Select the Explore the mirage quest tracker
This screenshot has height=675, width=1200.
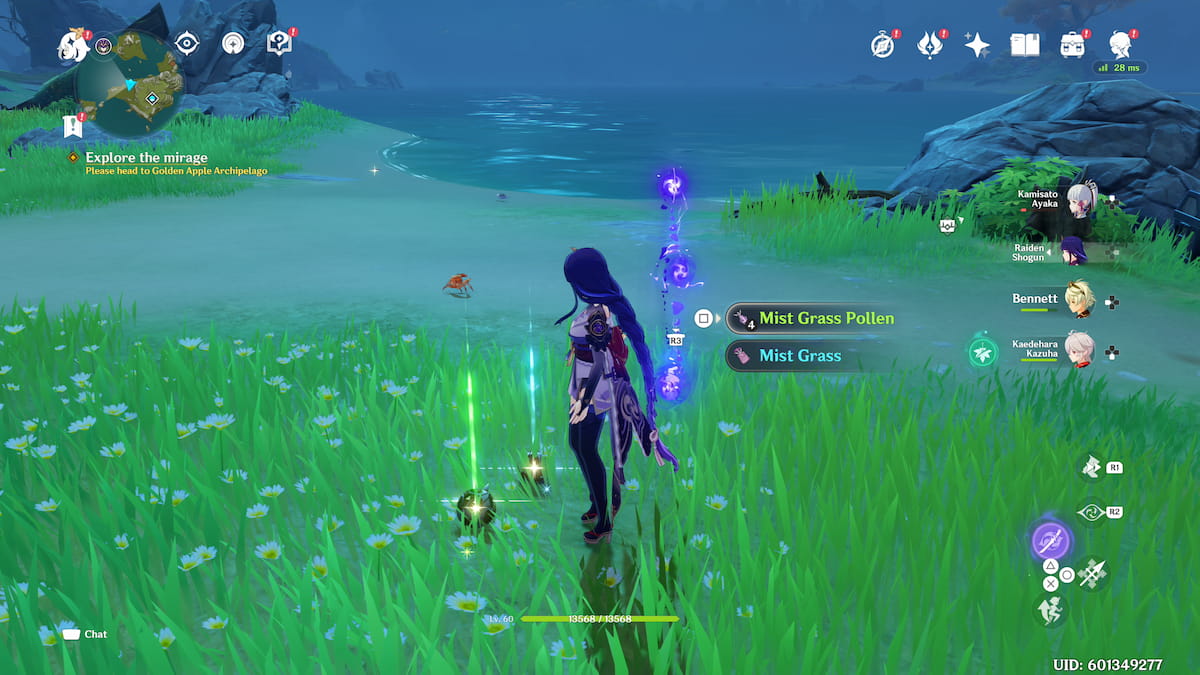tap(146, 158)
